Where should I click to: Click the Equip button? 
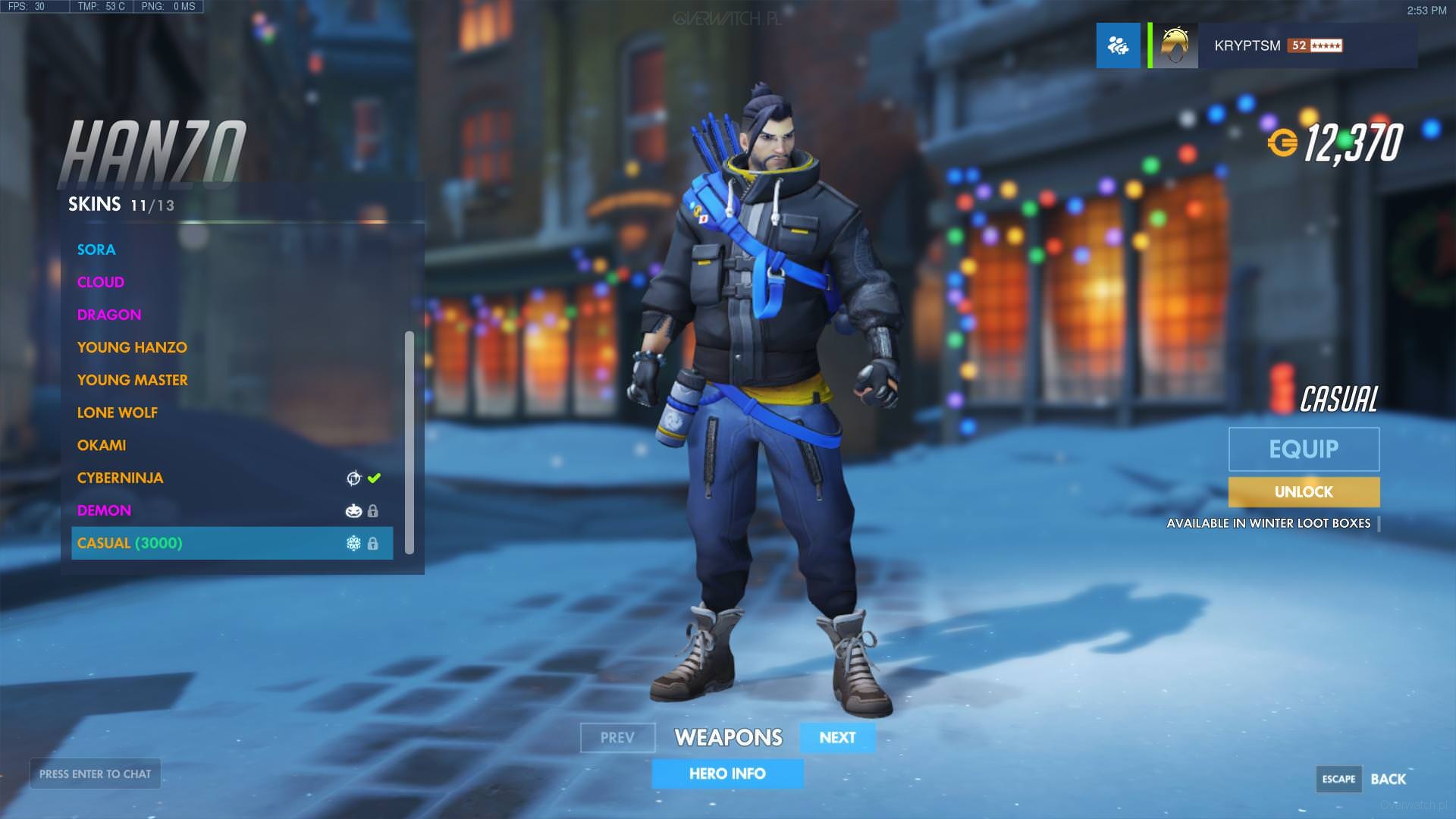tap(1304, 449)
